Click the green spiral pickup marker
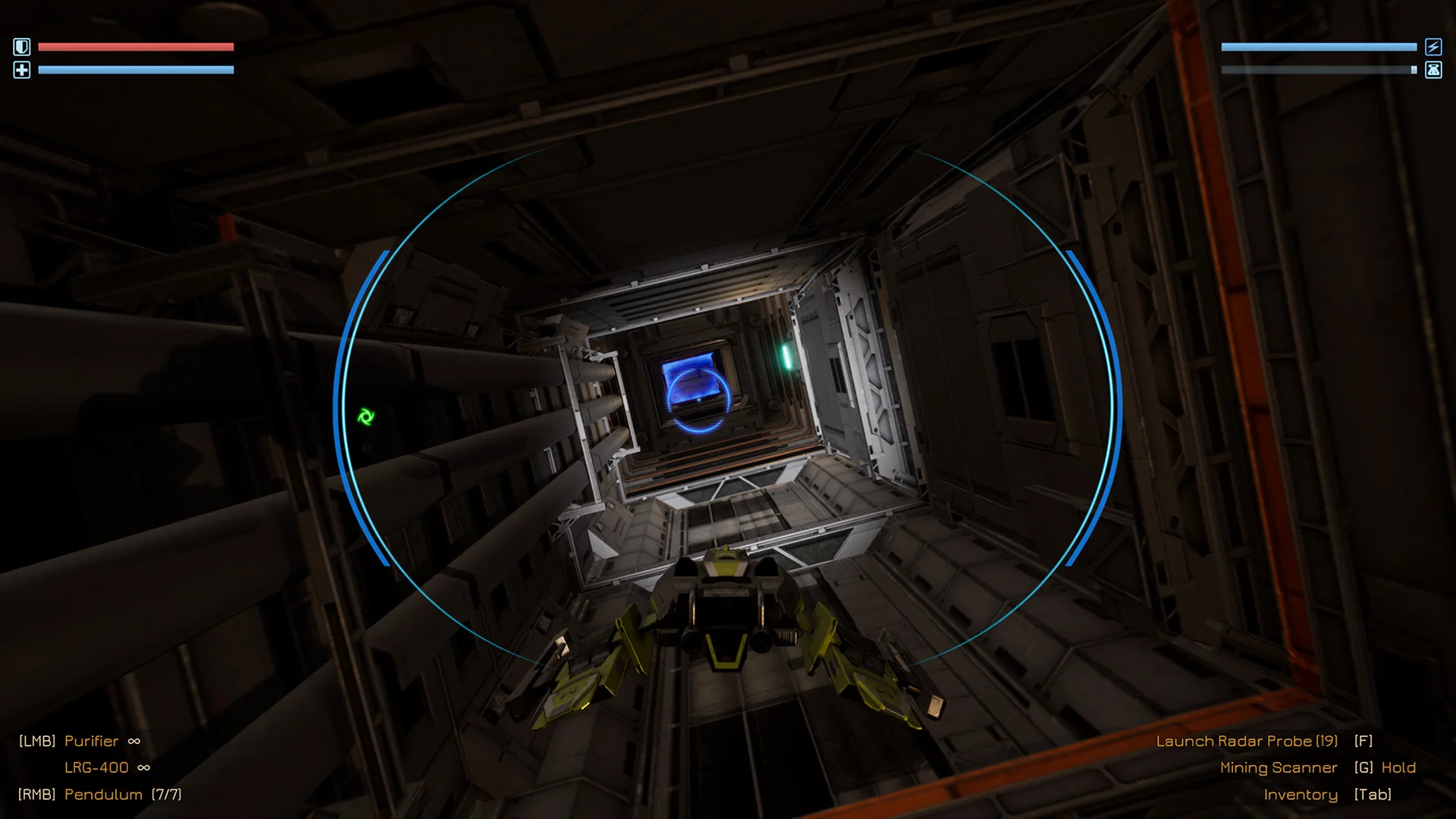 click(x=366, y=416)
